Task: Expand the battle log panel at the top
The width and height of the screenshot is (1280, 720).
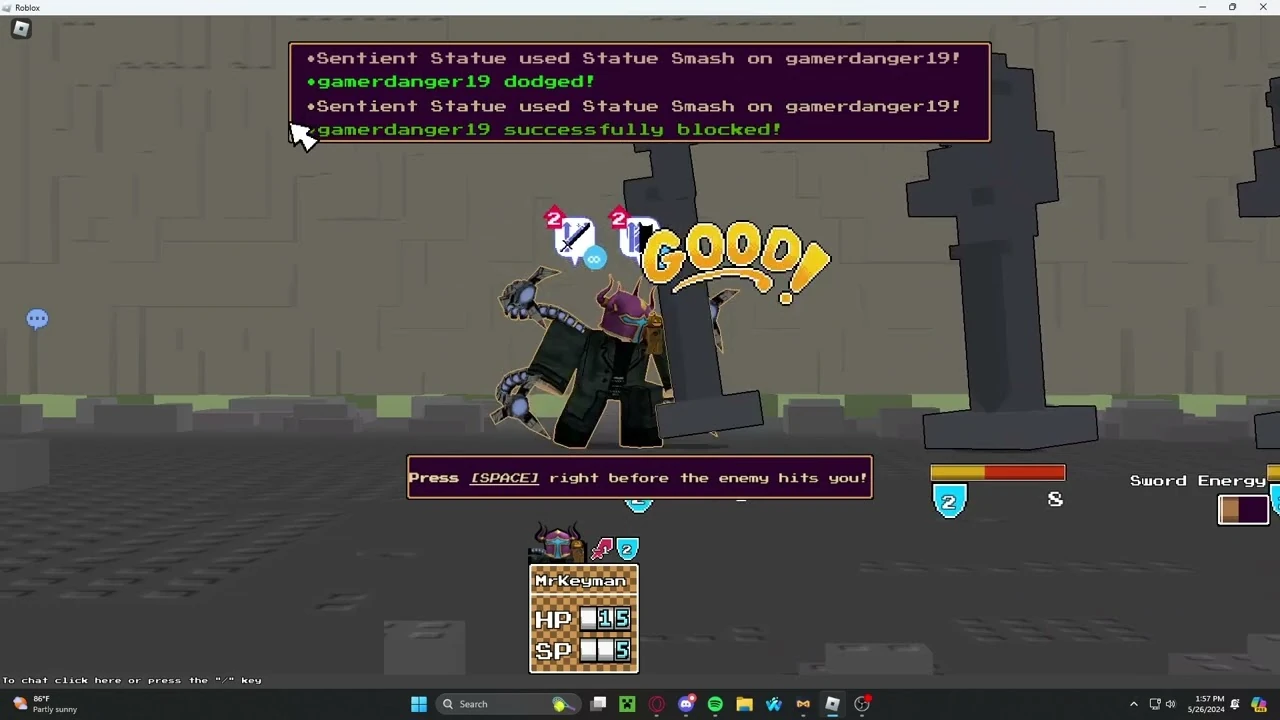Action: click(639, 92)
